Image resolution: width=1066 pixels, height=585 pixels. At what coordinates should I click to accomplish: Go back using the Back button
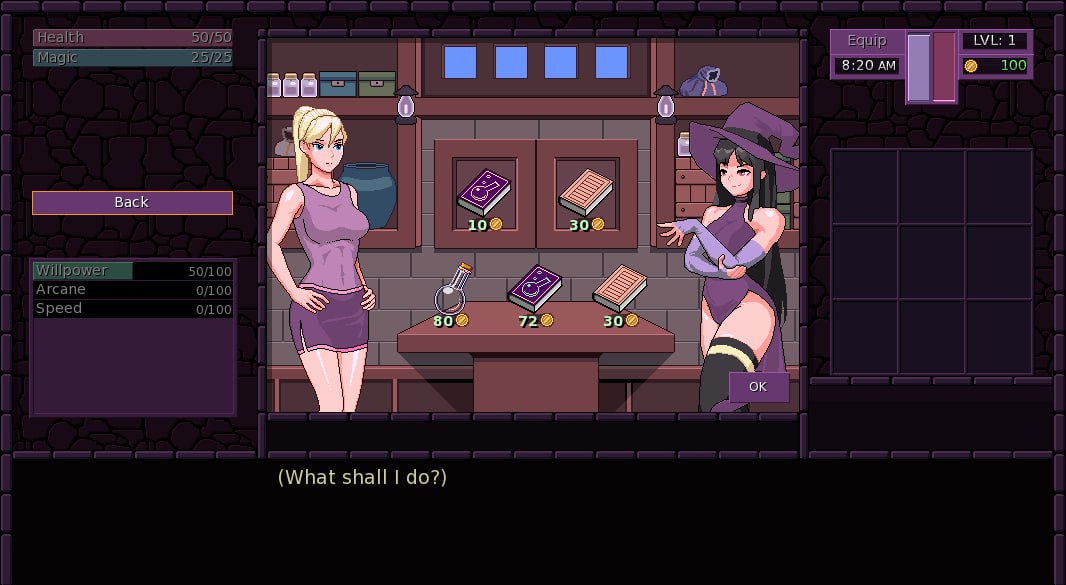coord(132,203)
